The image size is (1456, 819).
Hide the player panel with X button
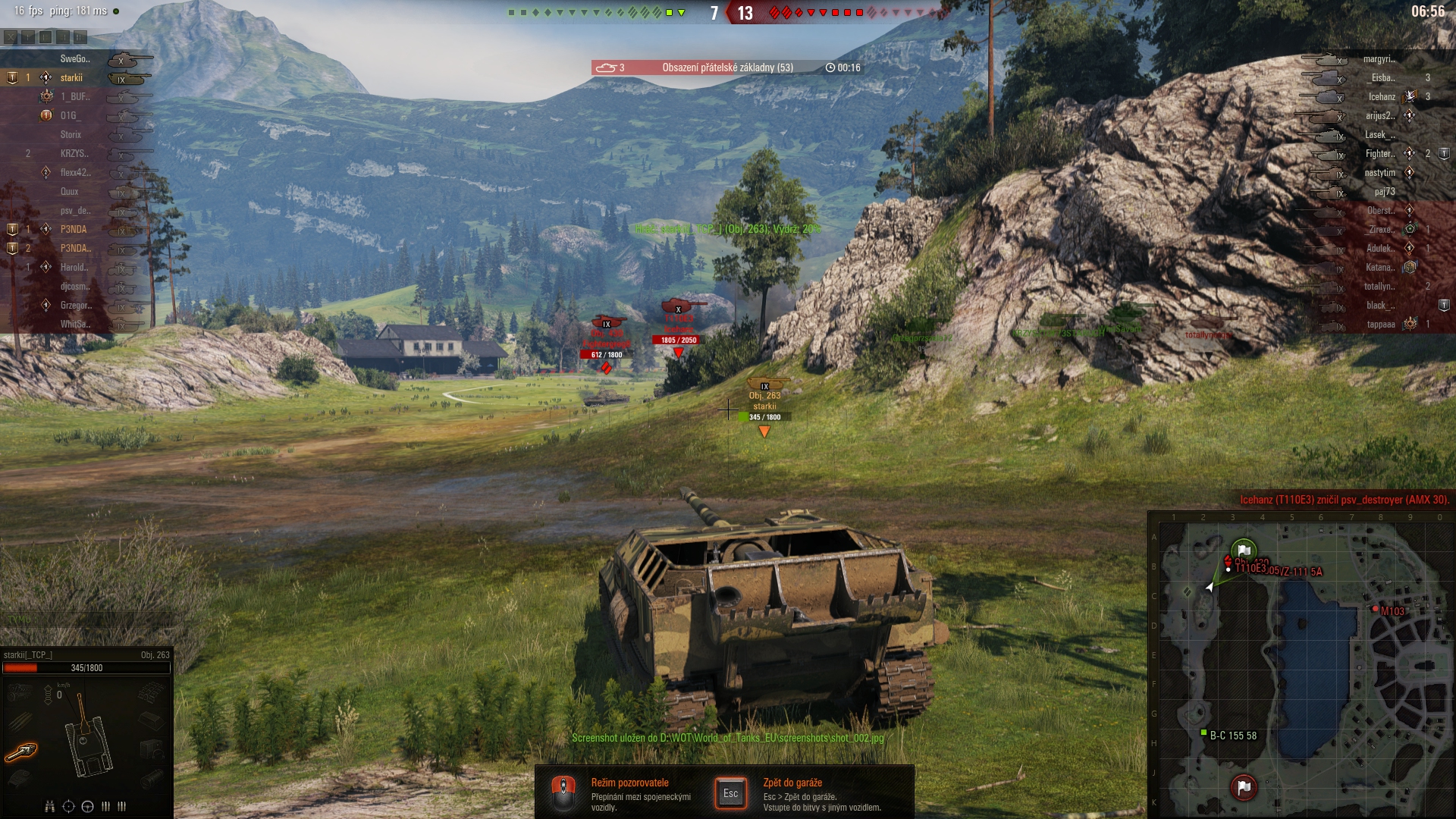pos(10,37)
